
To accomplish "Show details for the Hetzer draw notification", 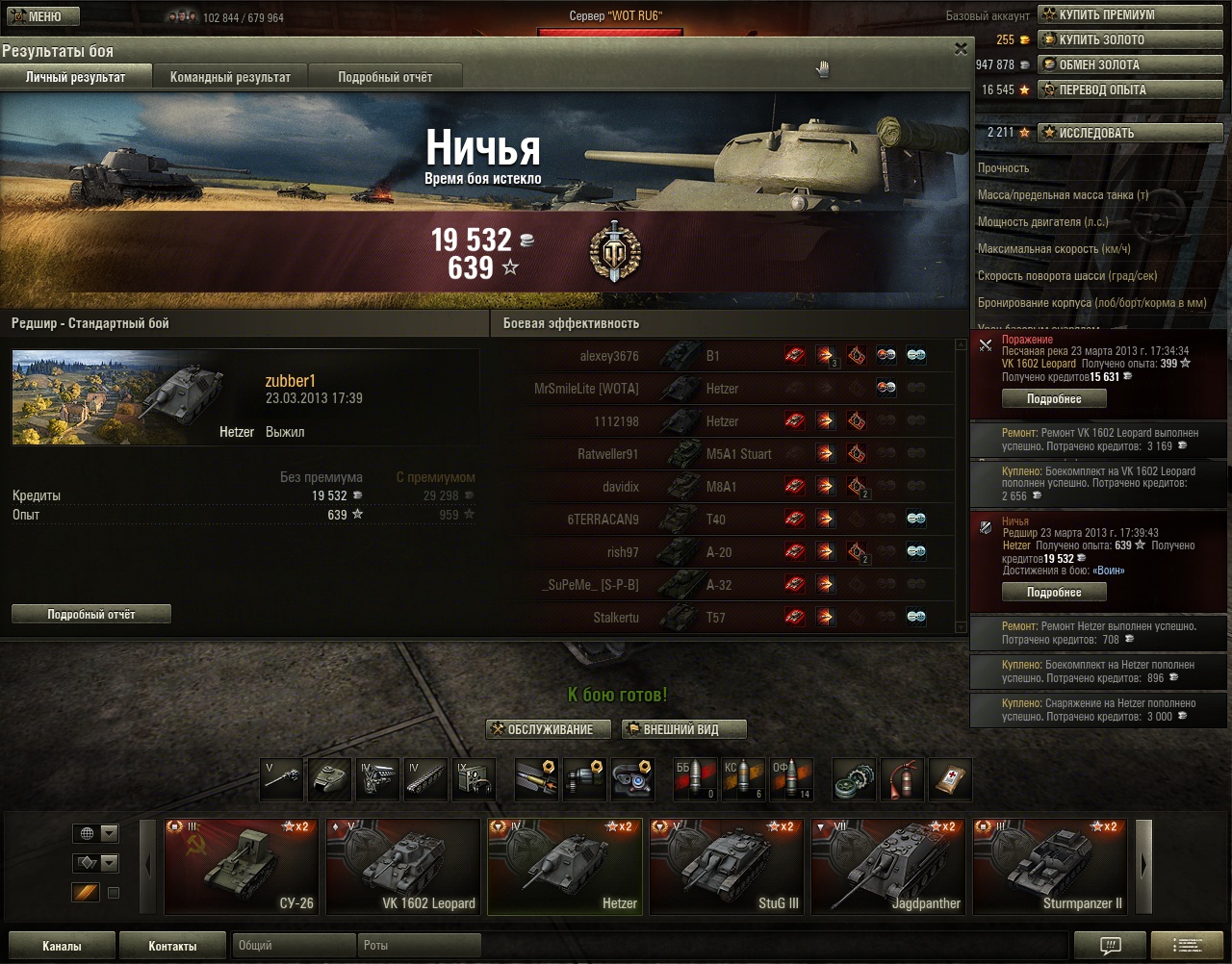I will (1054, 593).
